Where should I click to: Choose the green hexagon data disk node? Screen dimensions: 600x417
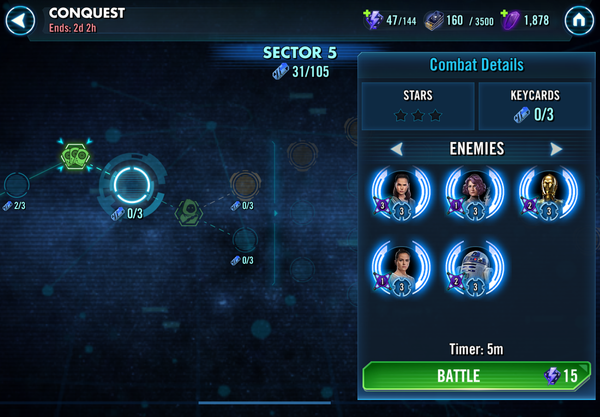77,154
